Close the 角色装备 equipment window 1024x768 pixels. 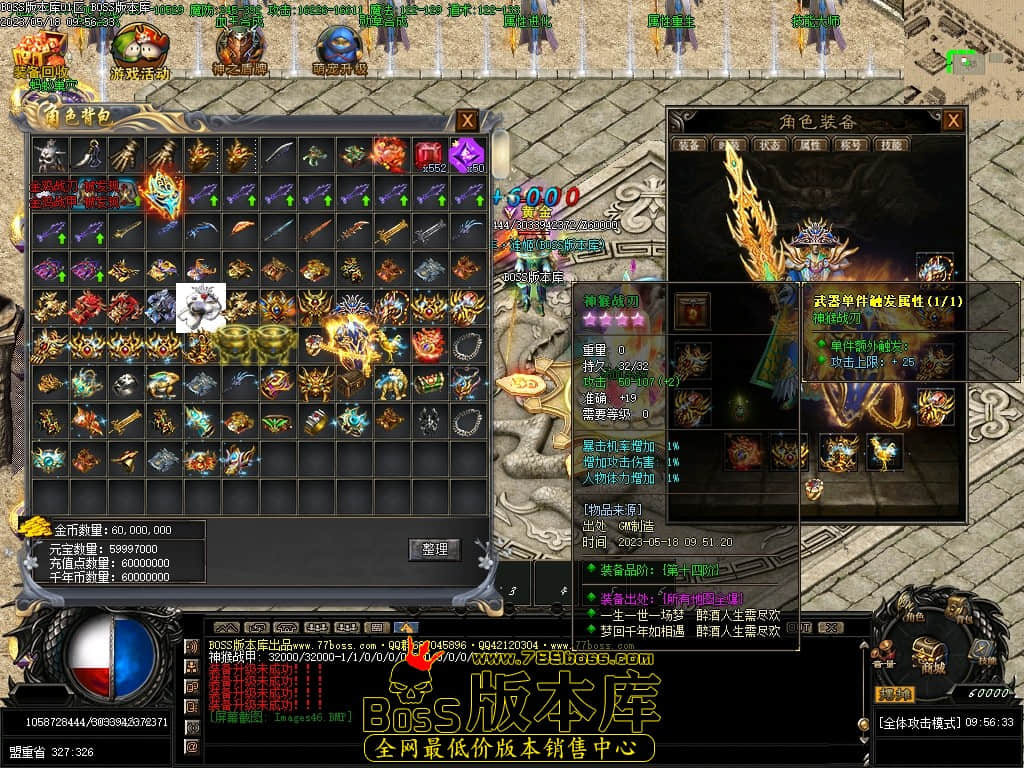pyautogui.click(x=953, y=121)
